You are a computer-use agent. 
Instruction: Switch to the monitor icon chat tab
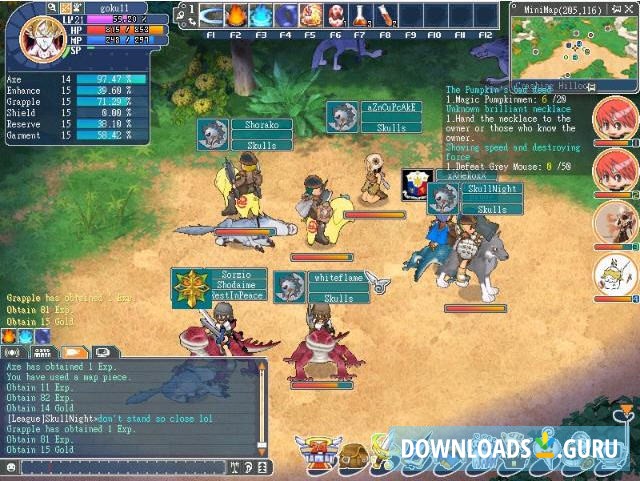(x=103, y=352)
